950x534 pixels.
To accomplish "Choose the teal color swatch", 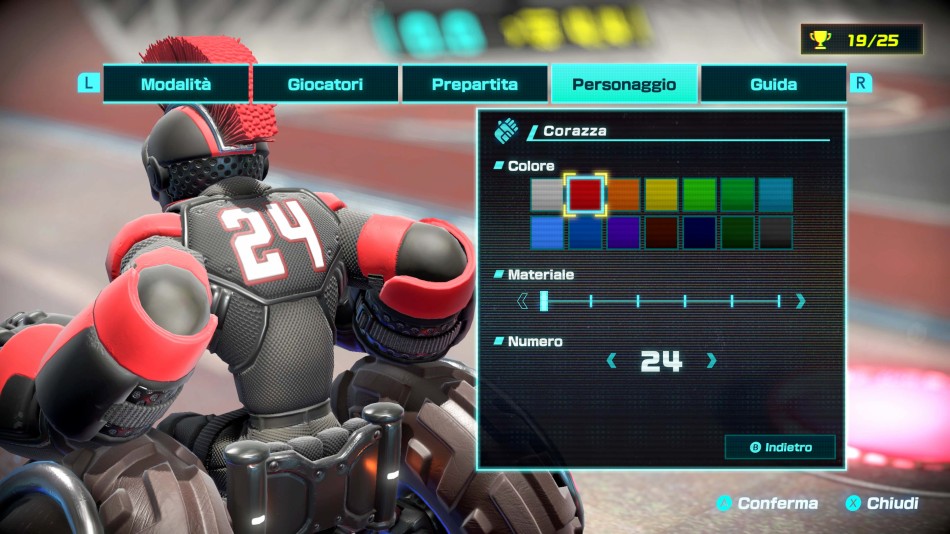I will coord(775,194).
